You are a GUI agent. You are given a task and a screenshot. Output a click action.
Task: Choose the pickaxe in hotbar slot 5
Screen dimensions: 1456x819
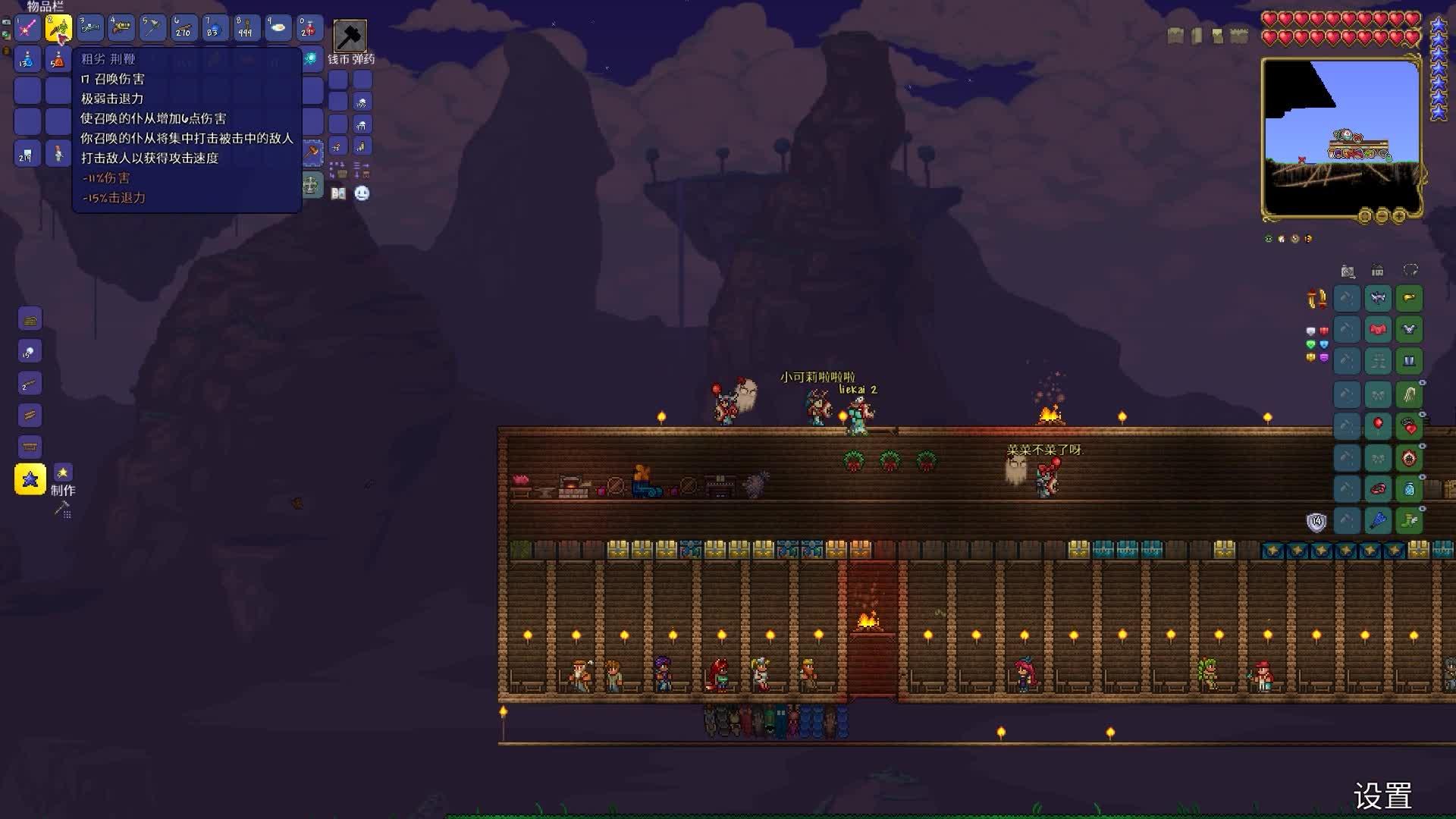(x=152, y=29)
